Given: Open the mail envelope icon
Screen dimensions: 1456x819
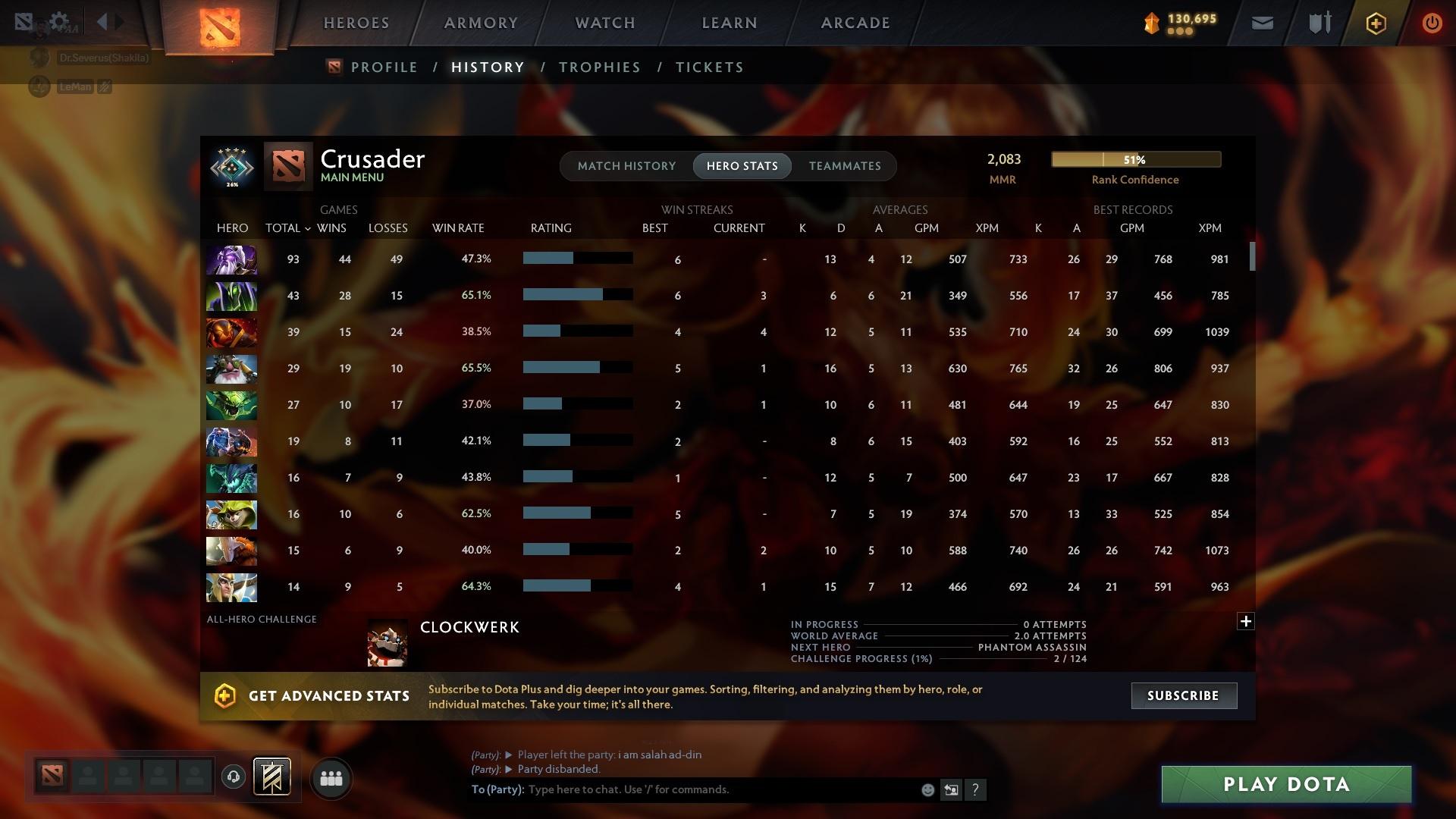Looking at the screenshot, I should tap(1262, 23).
